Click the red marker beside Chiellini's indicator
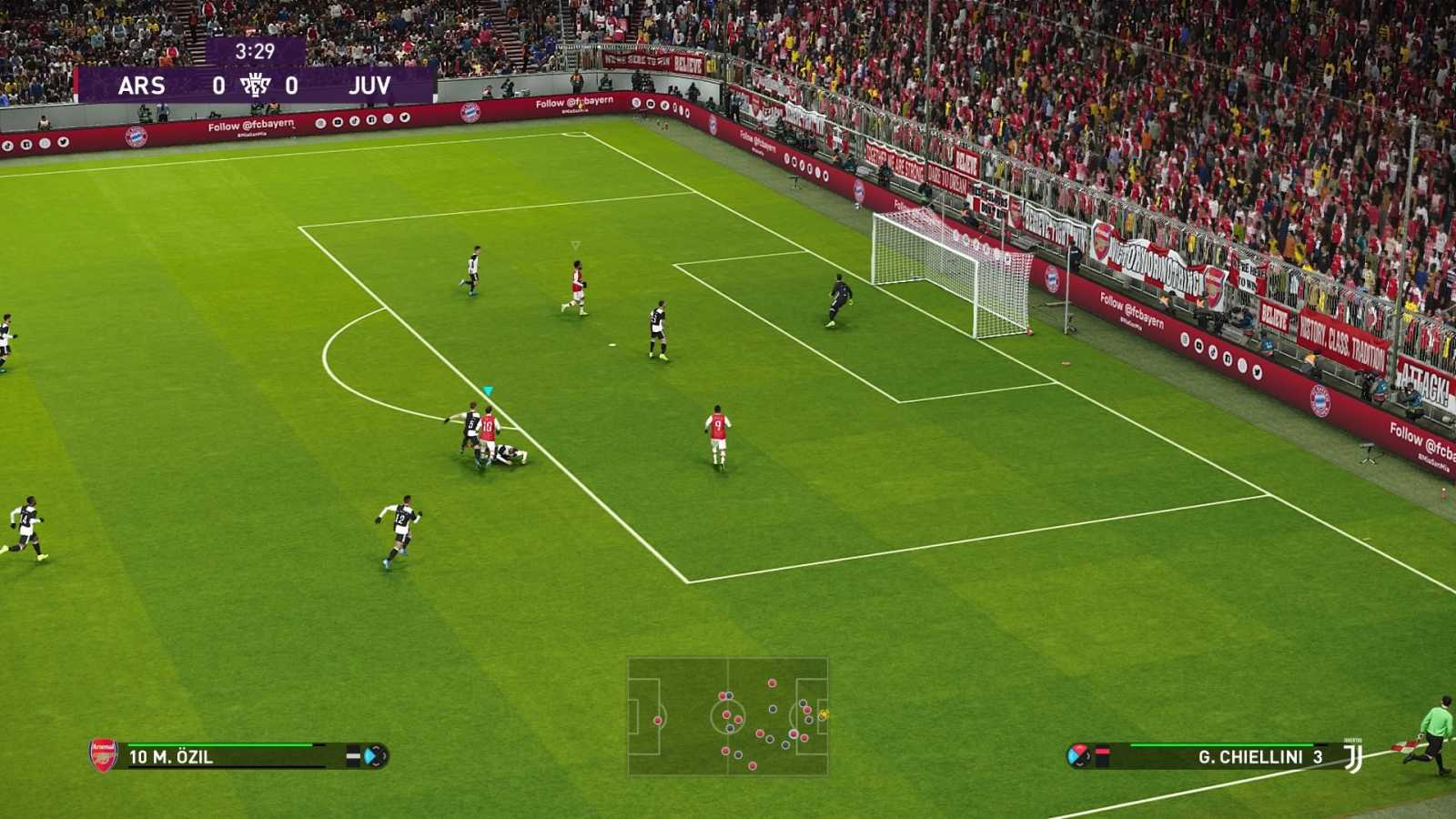 tap(1104, 750)
